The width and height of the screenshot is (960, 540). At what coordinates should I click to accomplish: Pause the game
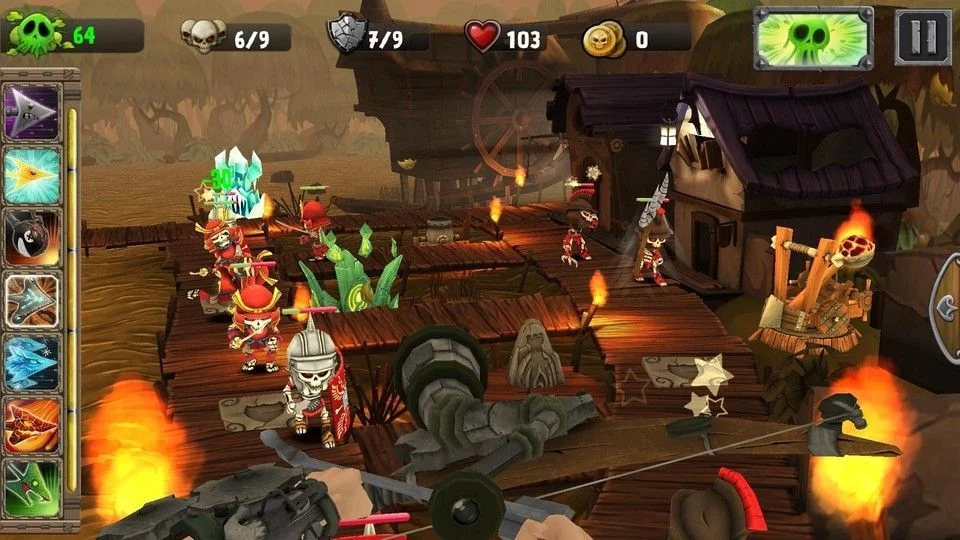click(922, 38)
